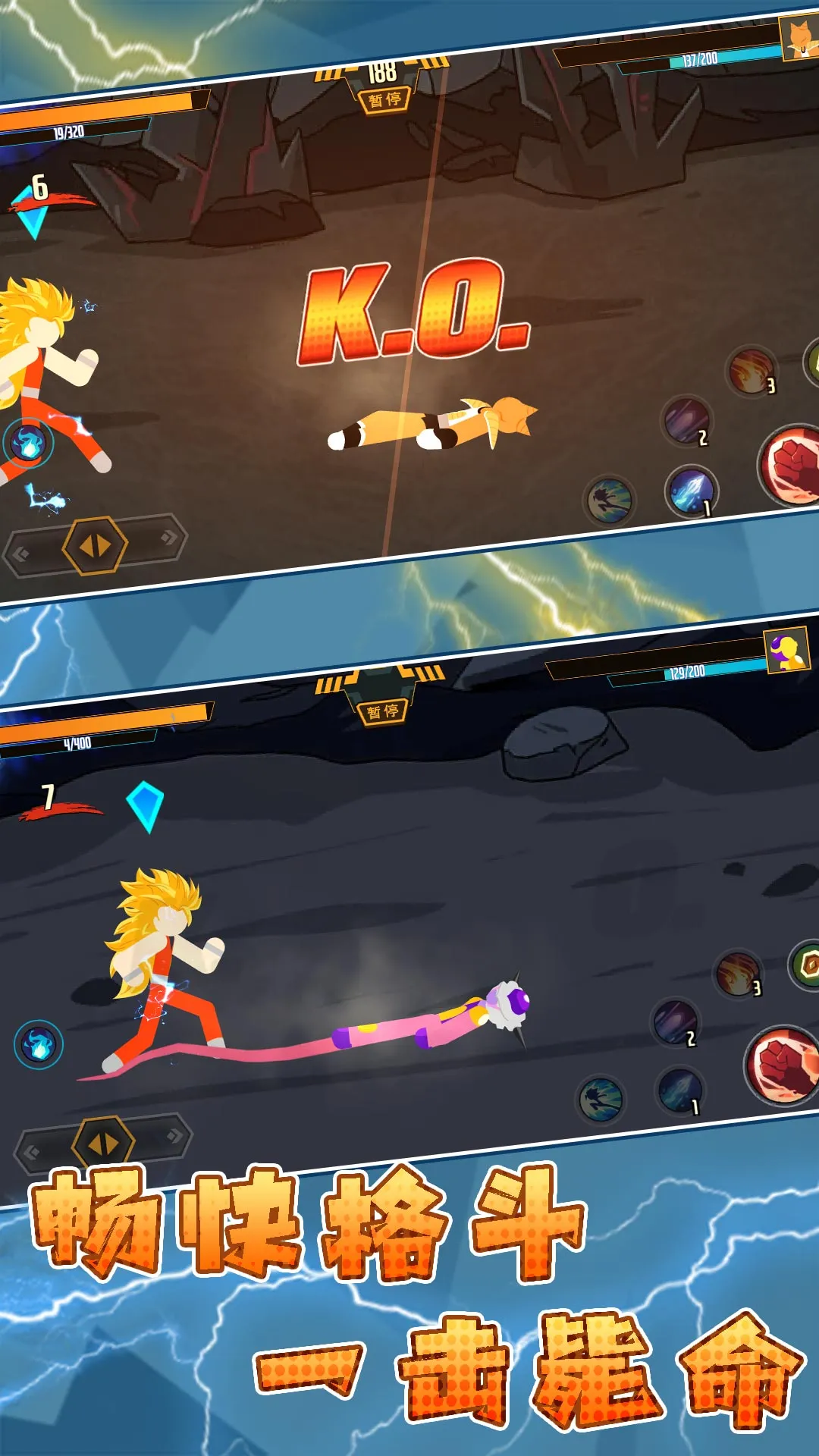The image size is (819, 1456).
Task: Activate fire skill 3 in the Frieza battle
Action: pos(738,974)
